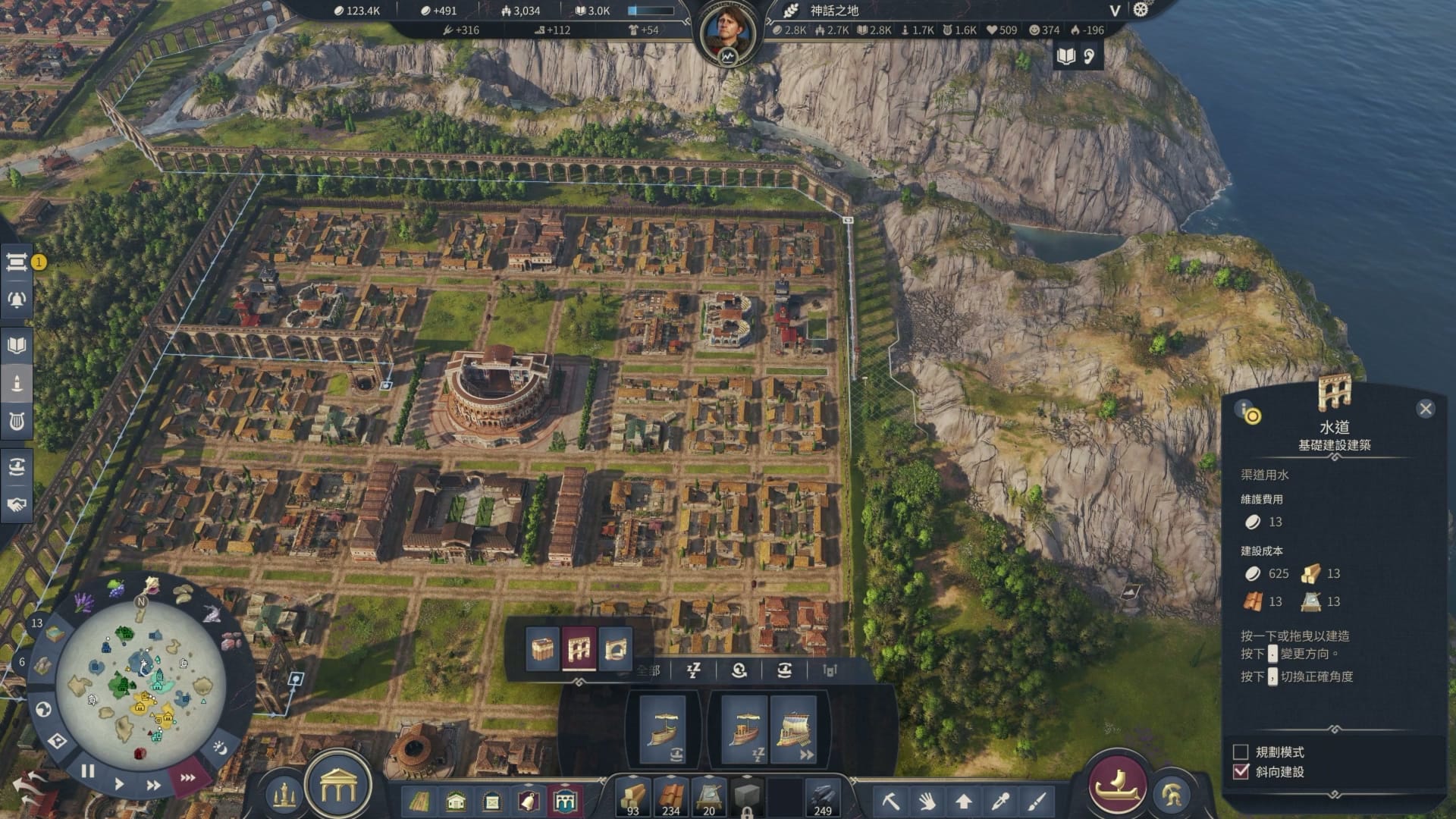Screen dimensions: 1456x819
Task: Activate the upgrade arrow tool
Action: click(x=963, y=800)
